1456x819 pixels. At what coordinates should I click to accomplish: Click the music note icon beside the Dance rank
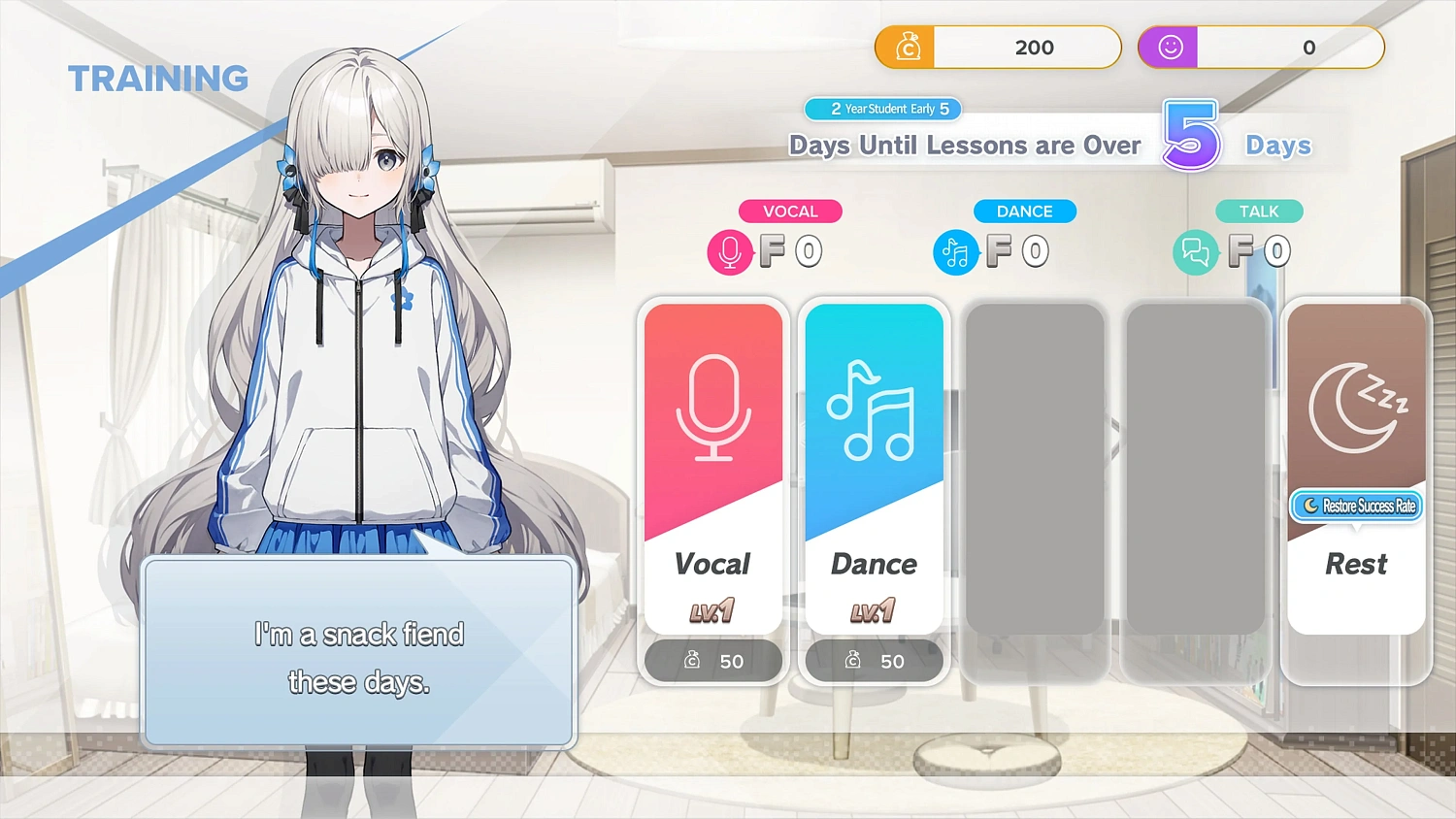(955, 251)
